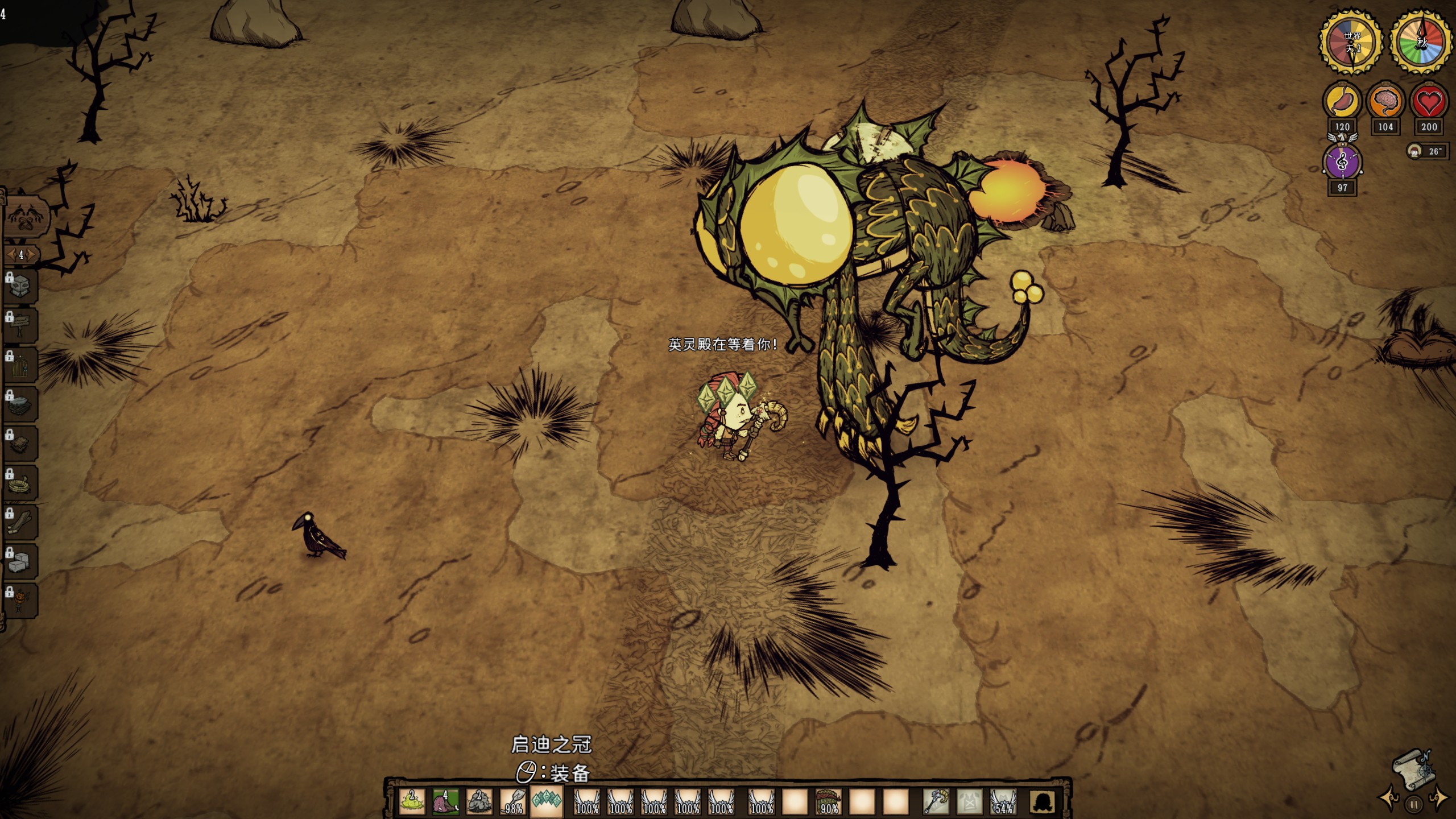
Task: Select the locked birdcage recipe
Action: point(20,365)
